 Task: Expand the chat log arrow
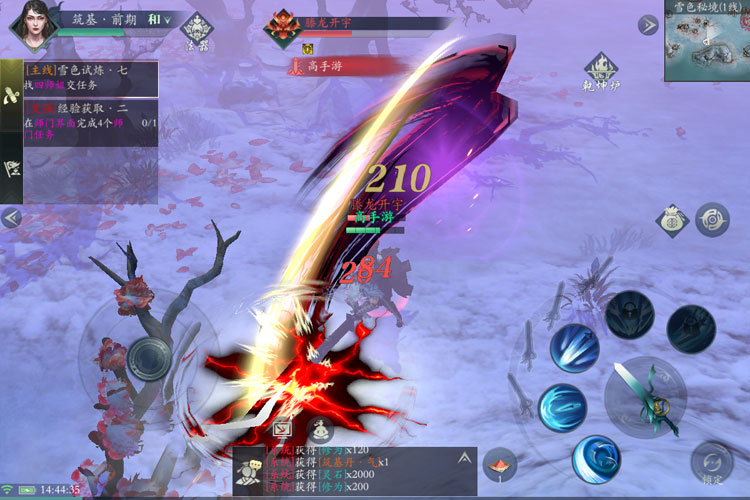(x=463, y=458)
